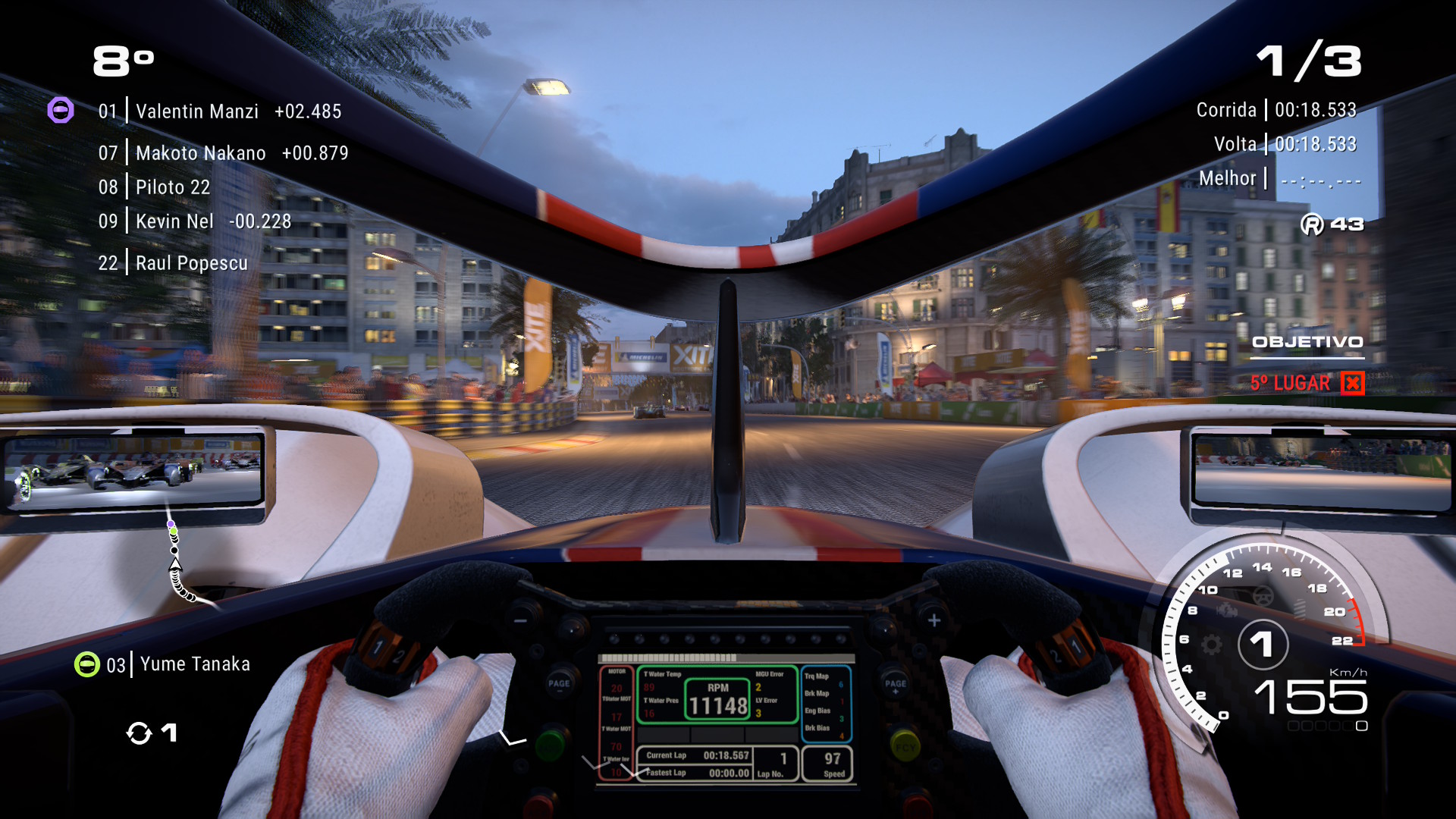Click the Makoto Nakano standings entry

pyautogui.click(x=223, y=153)
